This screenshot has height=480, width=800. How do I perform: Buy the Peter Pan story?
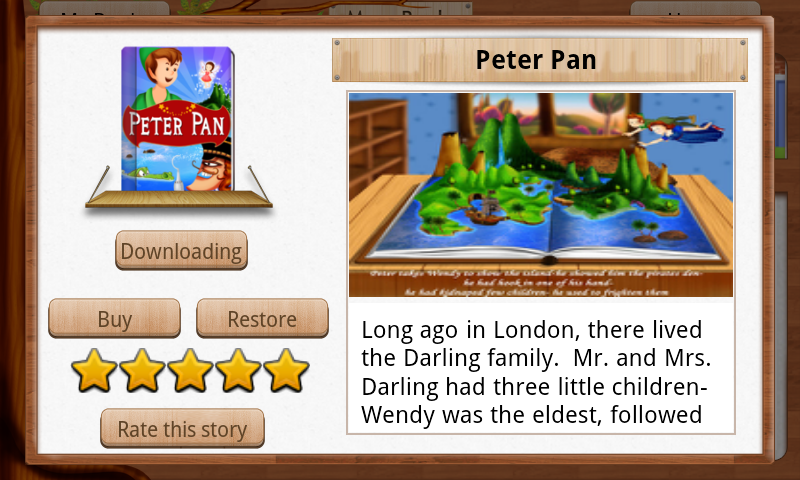point(115,319)
